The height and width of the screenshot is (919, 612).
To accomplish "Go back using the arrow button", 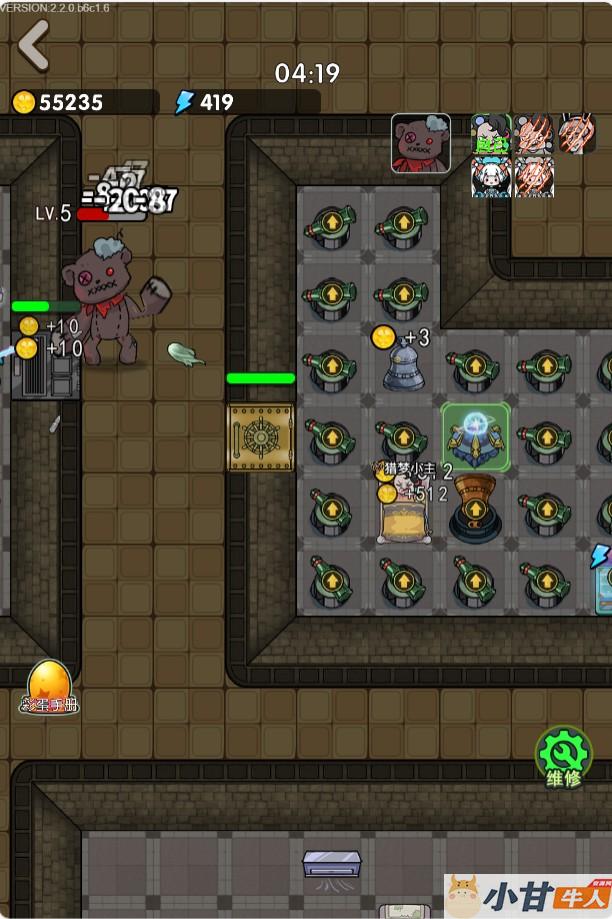I will pos(34,45).
